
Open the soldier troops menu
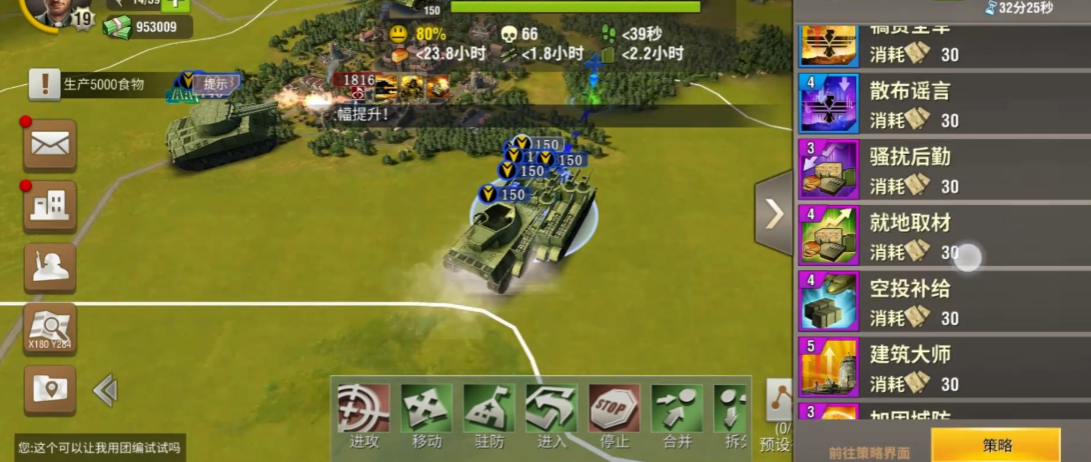click(49, 266)
